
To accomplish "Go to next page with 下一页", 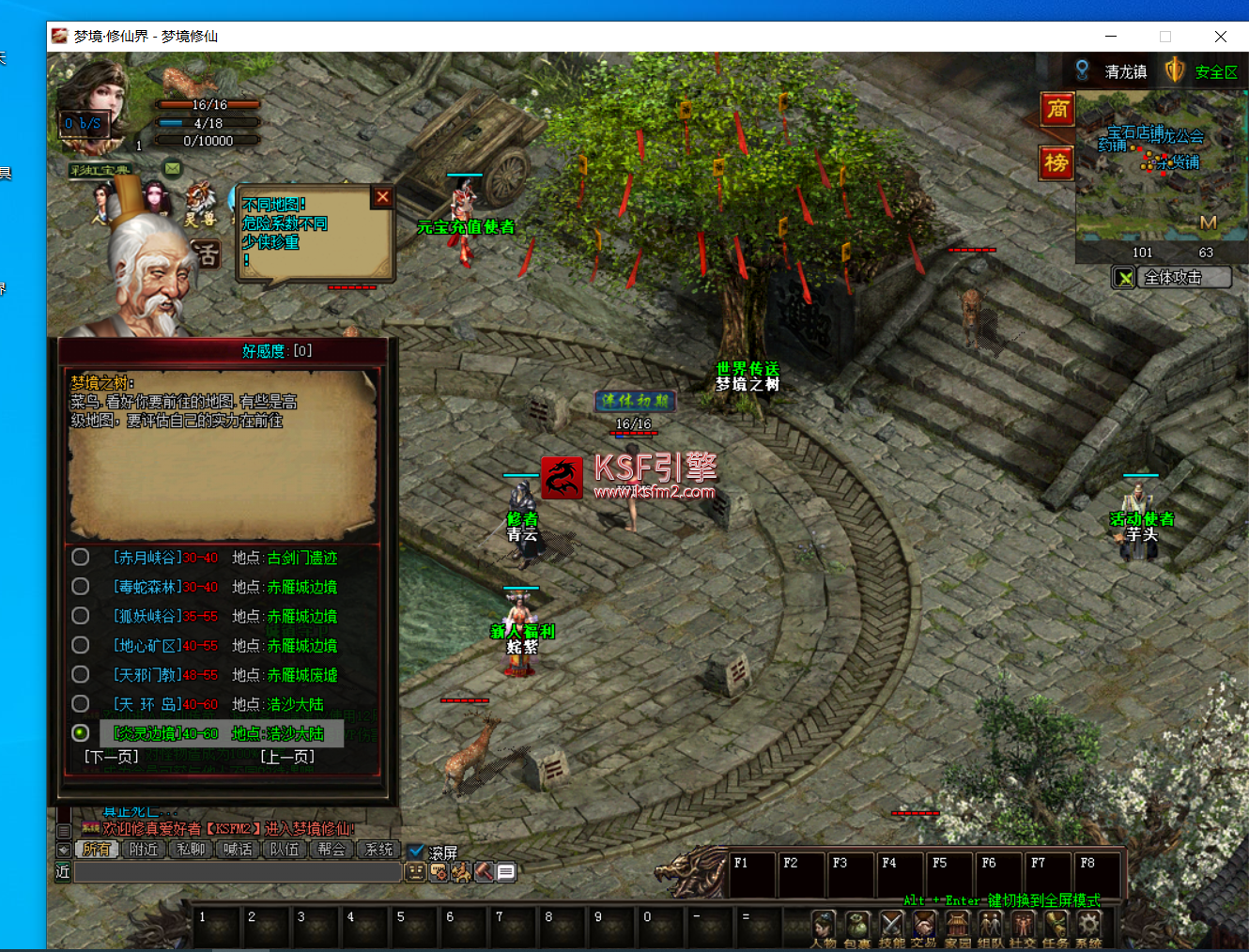I will tap(112, 757).
